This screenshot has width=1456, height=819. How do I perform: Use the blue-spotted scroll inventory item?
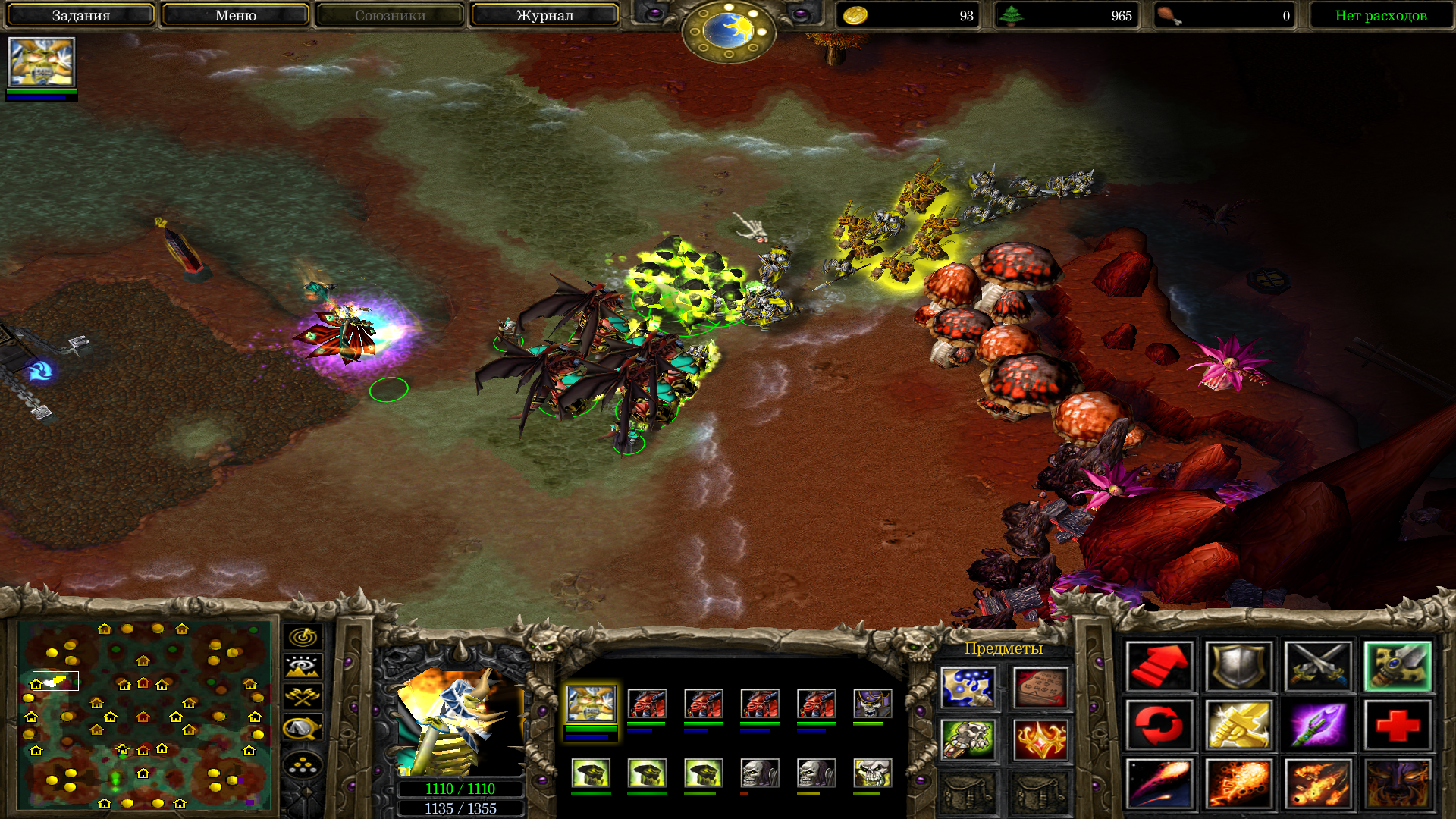tap(967, 688)
